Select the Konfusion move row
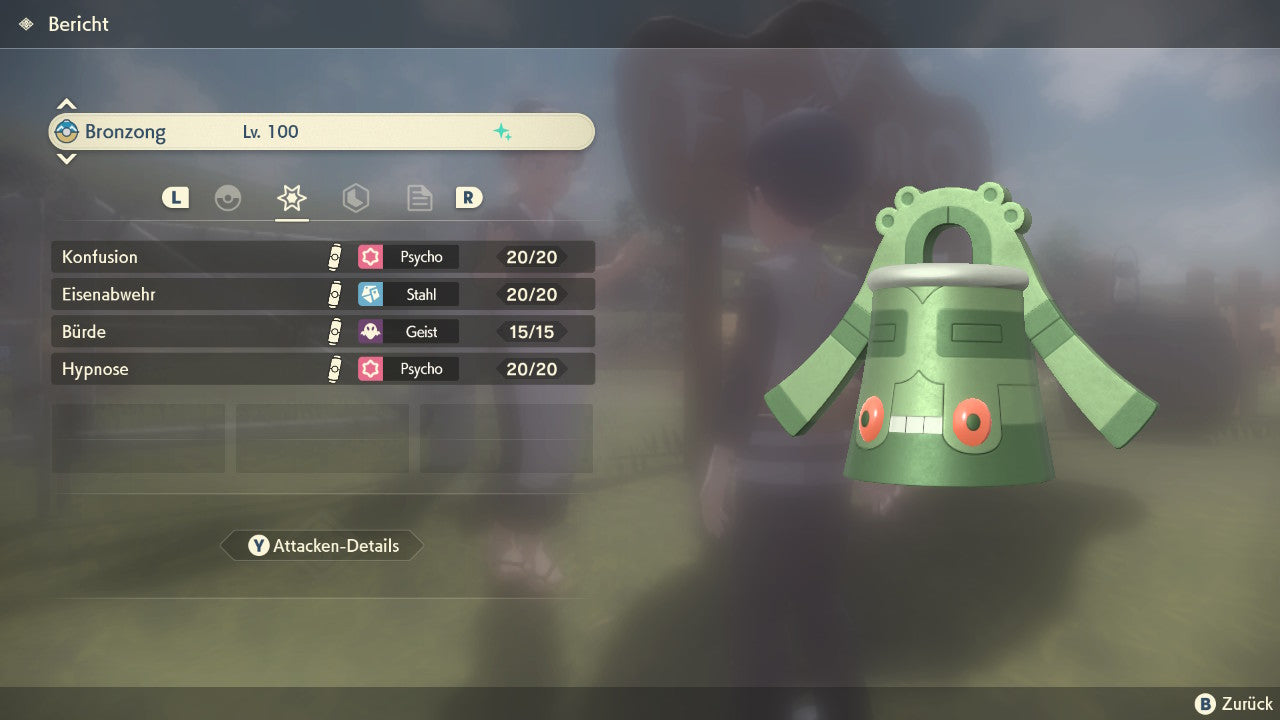The width and height of the screenshot is (1280, 720). coord(322,257)
